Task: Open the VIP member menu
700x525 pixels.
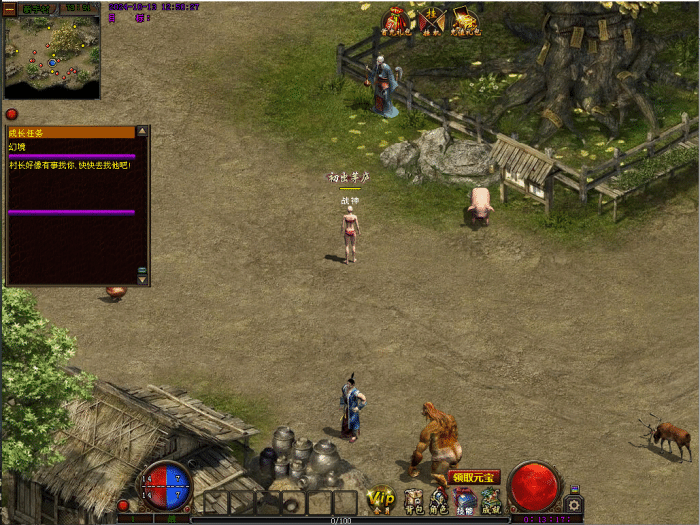Action: 380,498
